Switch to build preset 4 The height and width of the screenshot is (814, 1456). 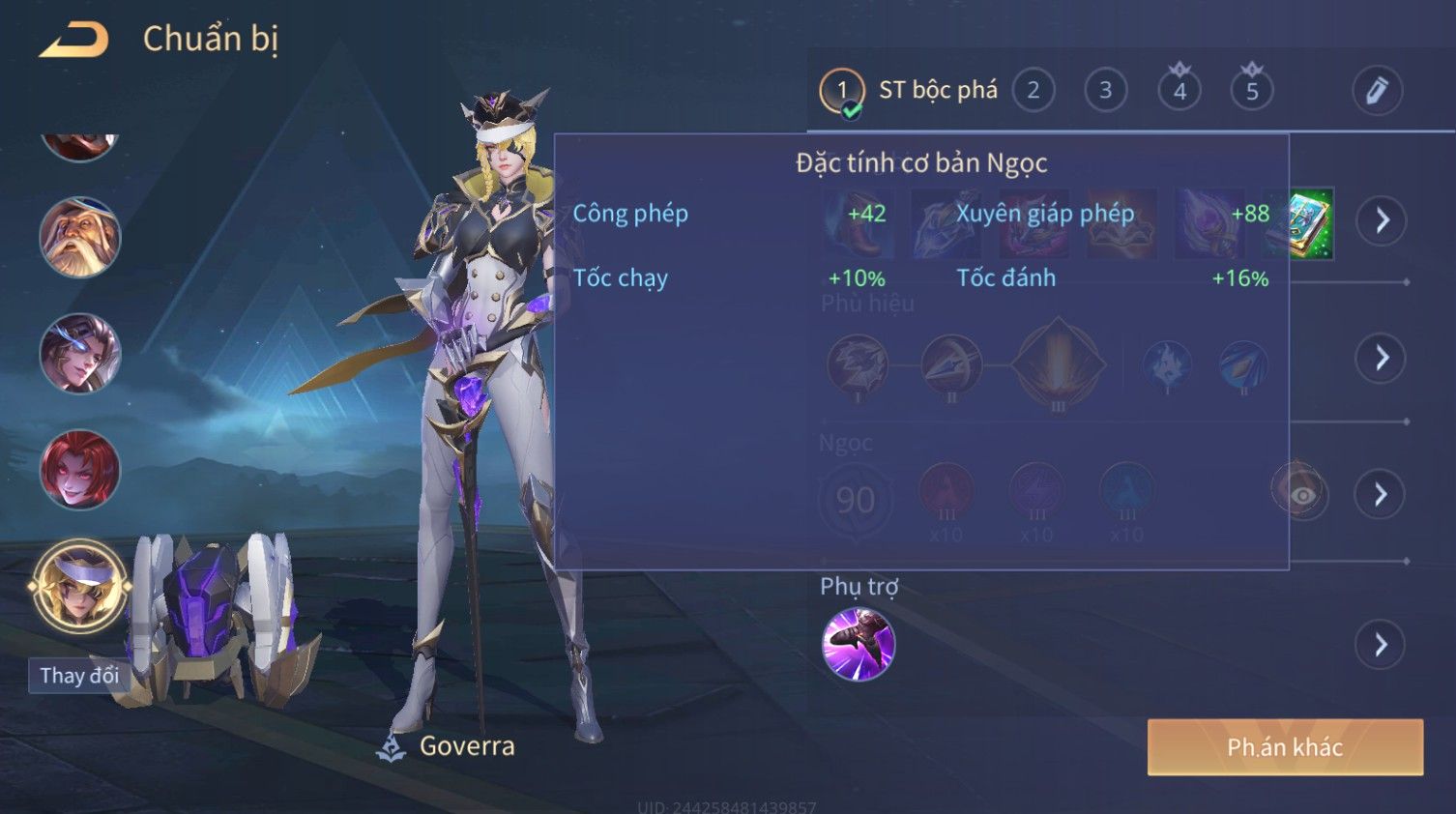(1179, 91)
